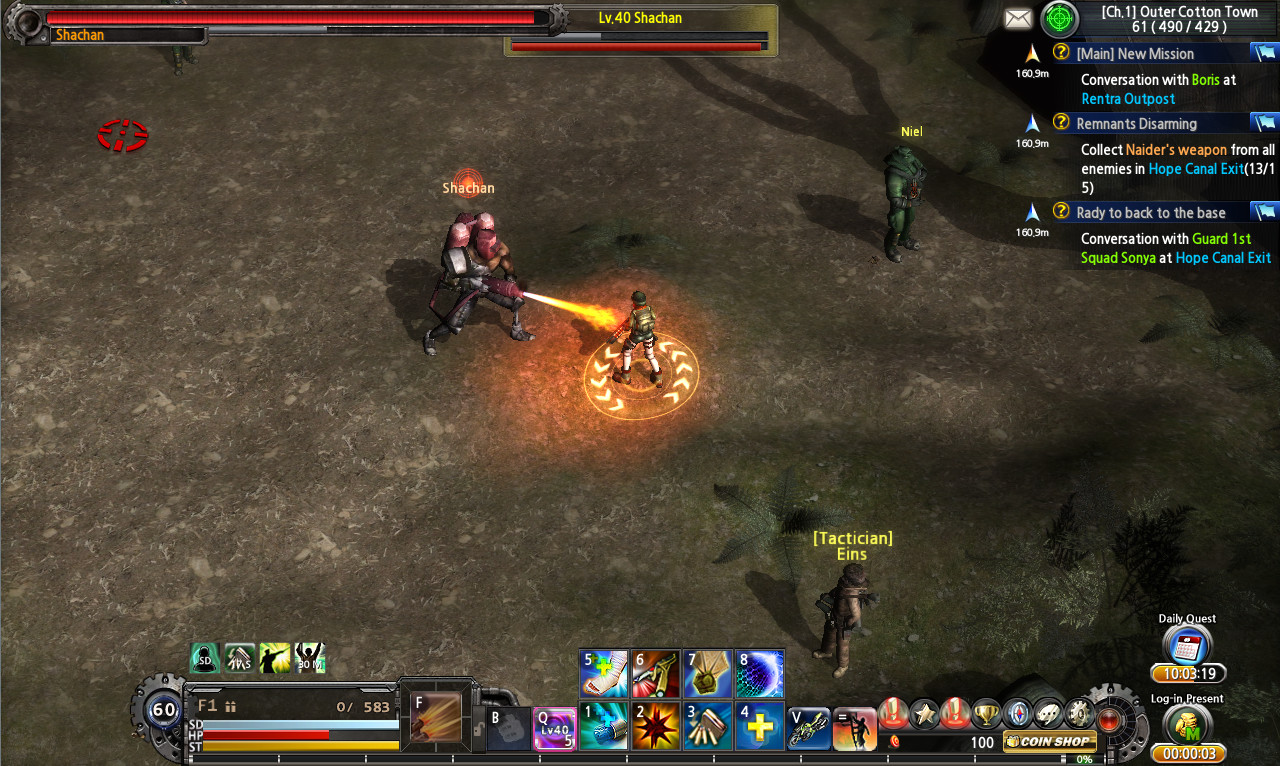1280x766 pixels.
Task: Open the trophy achievements icon
Action: click(x=987, y=712)
